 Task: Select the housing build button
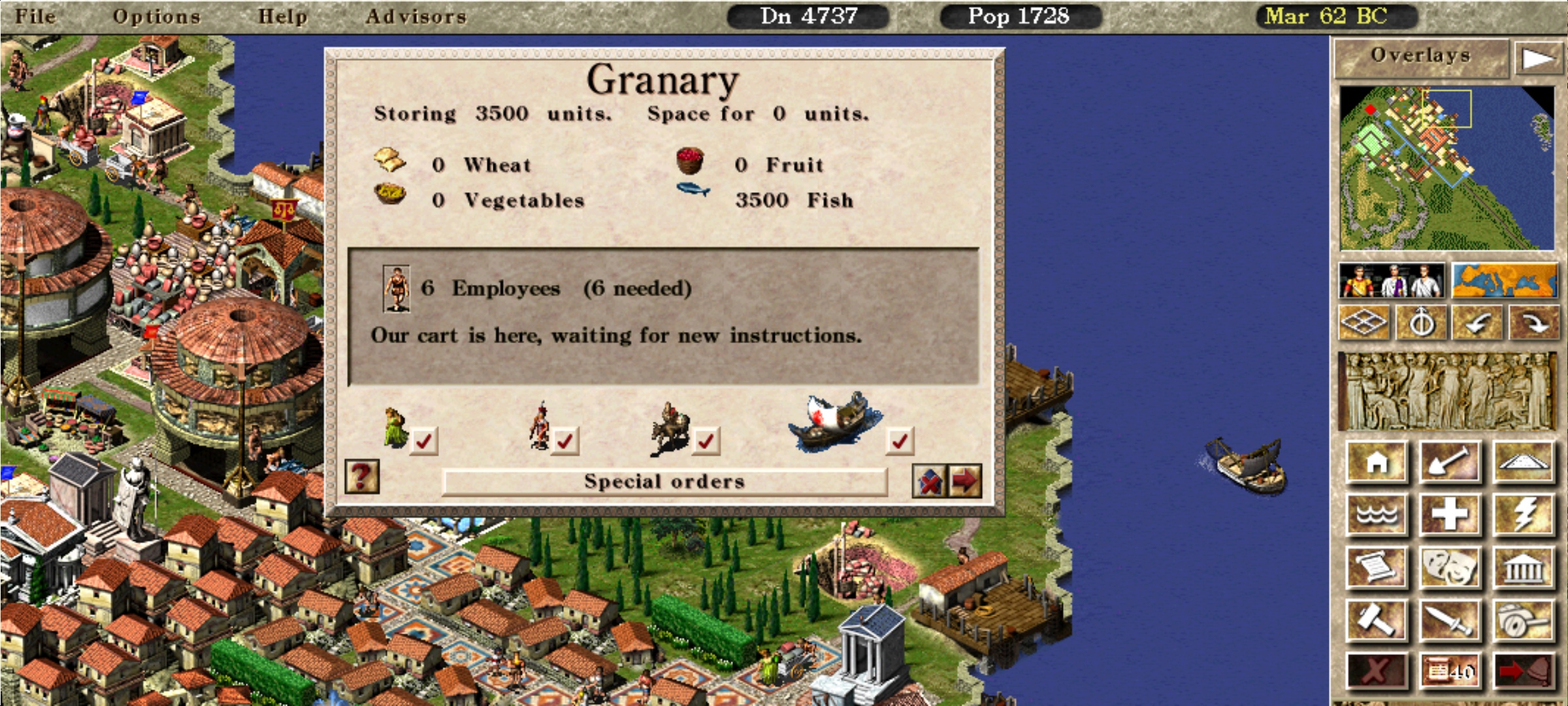pyautogui.click(x=1377, y=462)
